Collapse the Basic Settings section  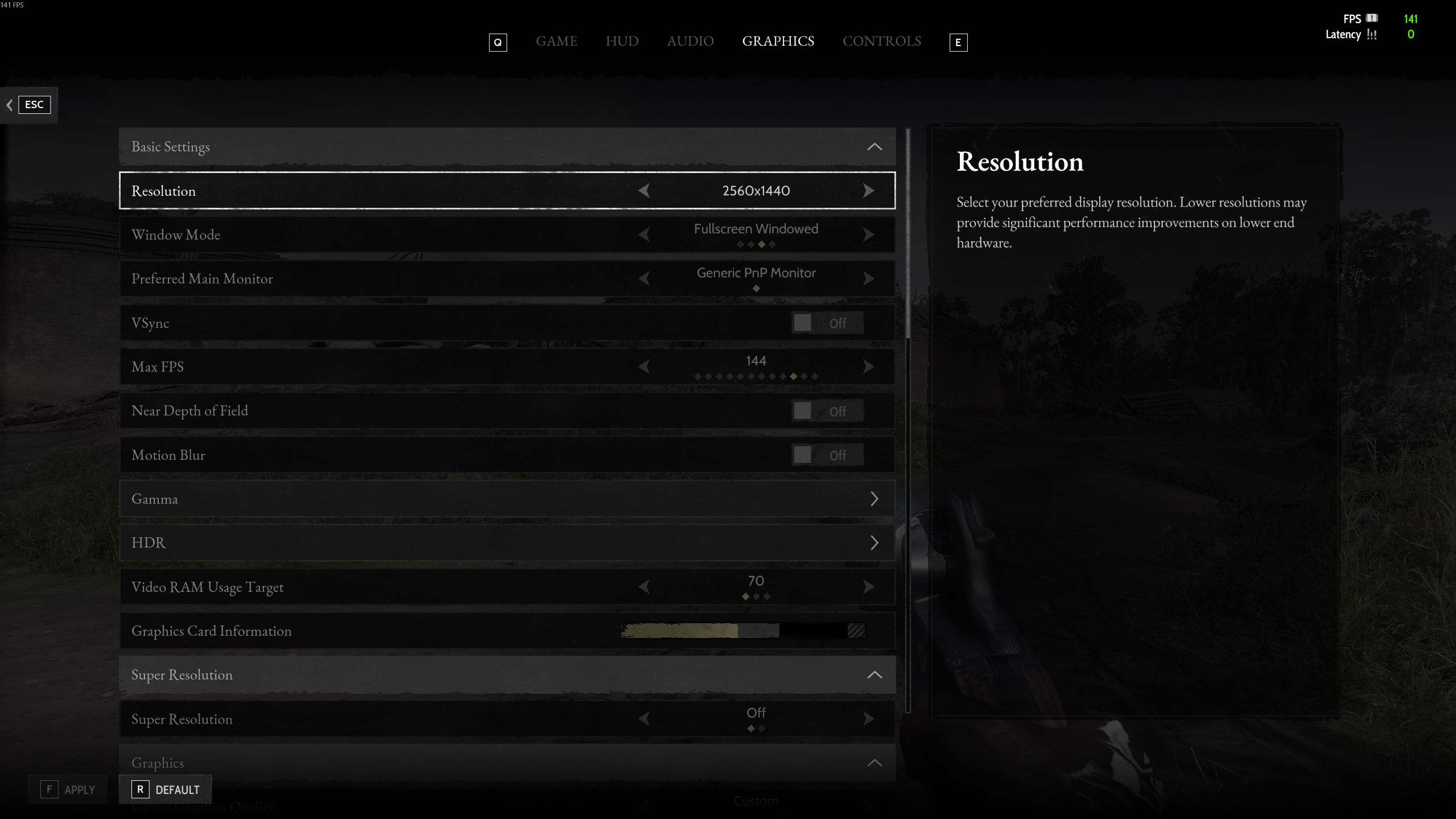(x=874, y=147)
